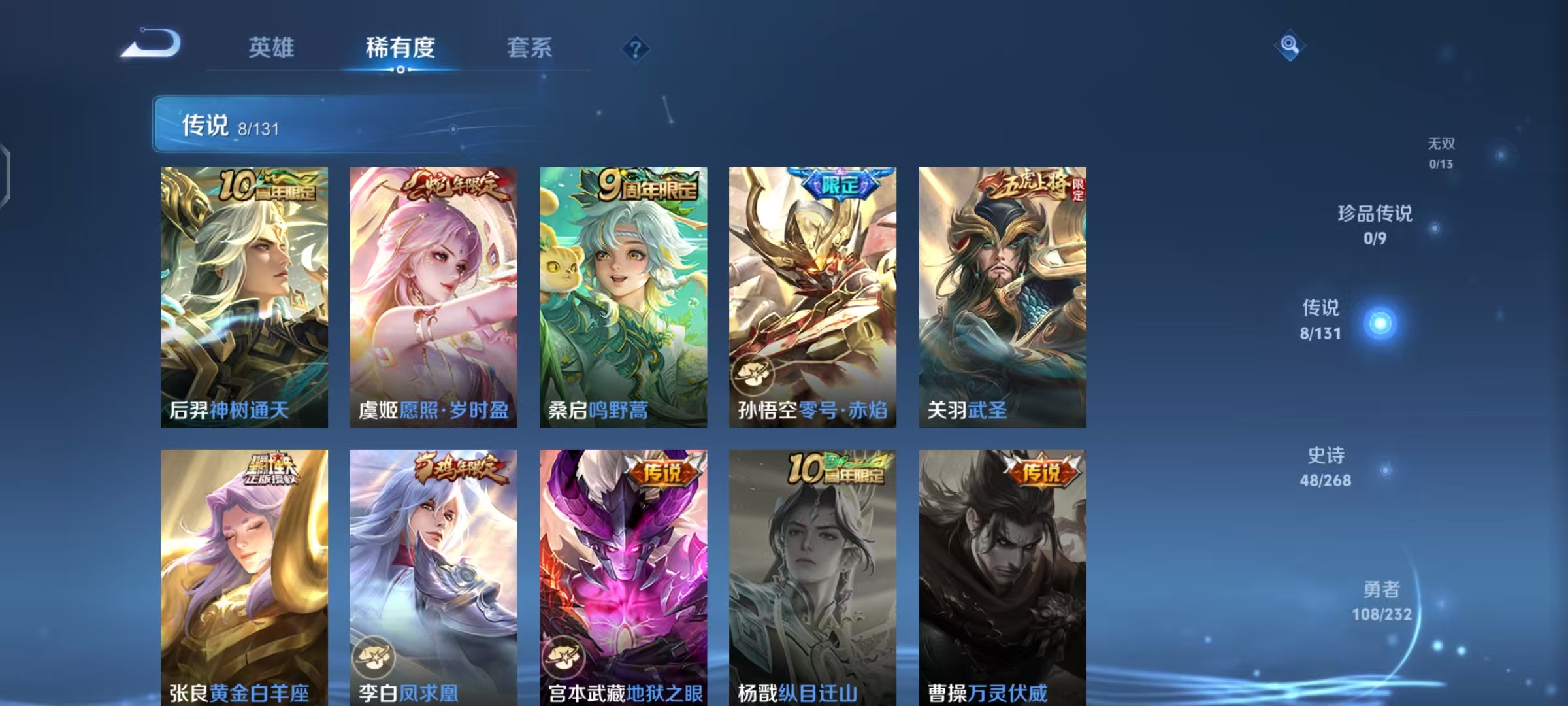Switch to the 英雄 tab
1568x706 pixels.
(x=272, y=48)
